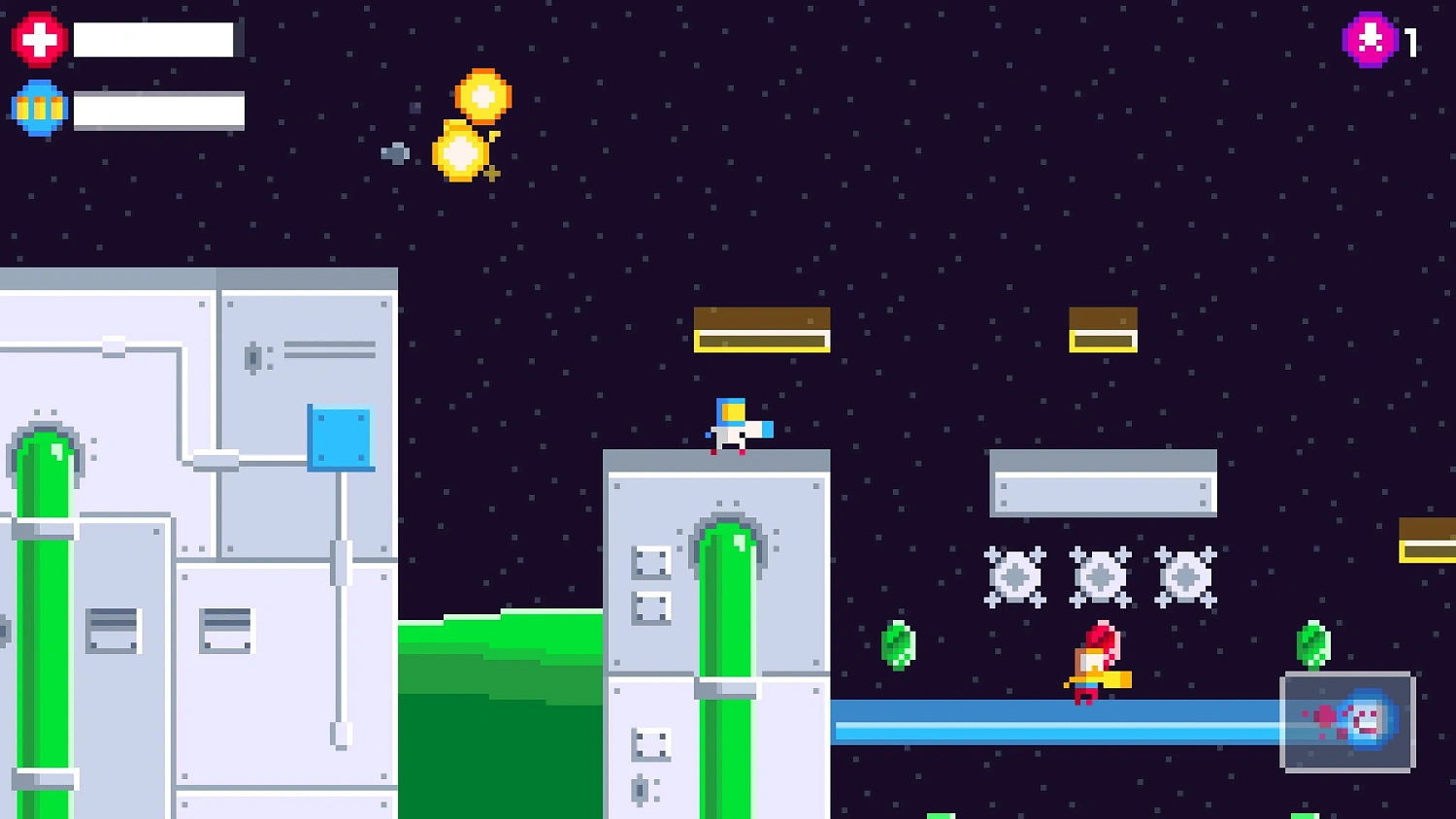
Task: Select the leftmost spike trap
Action: click(x=1015, y=574)
